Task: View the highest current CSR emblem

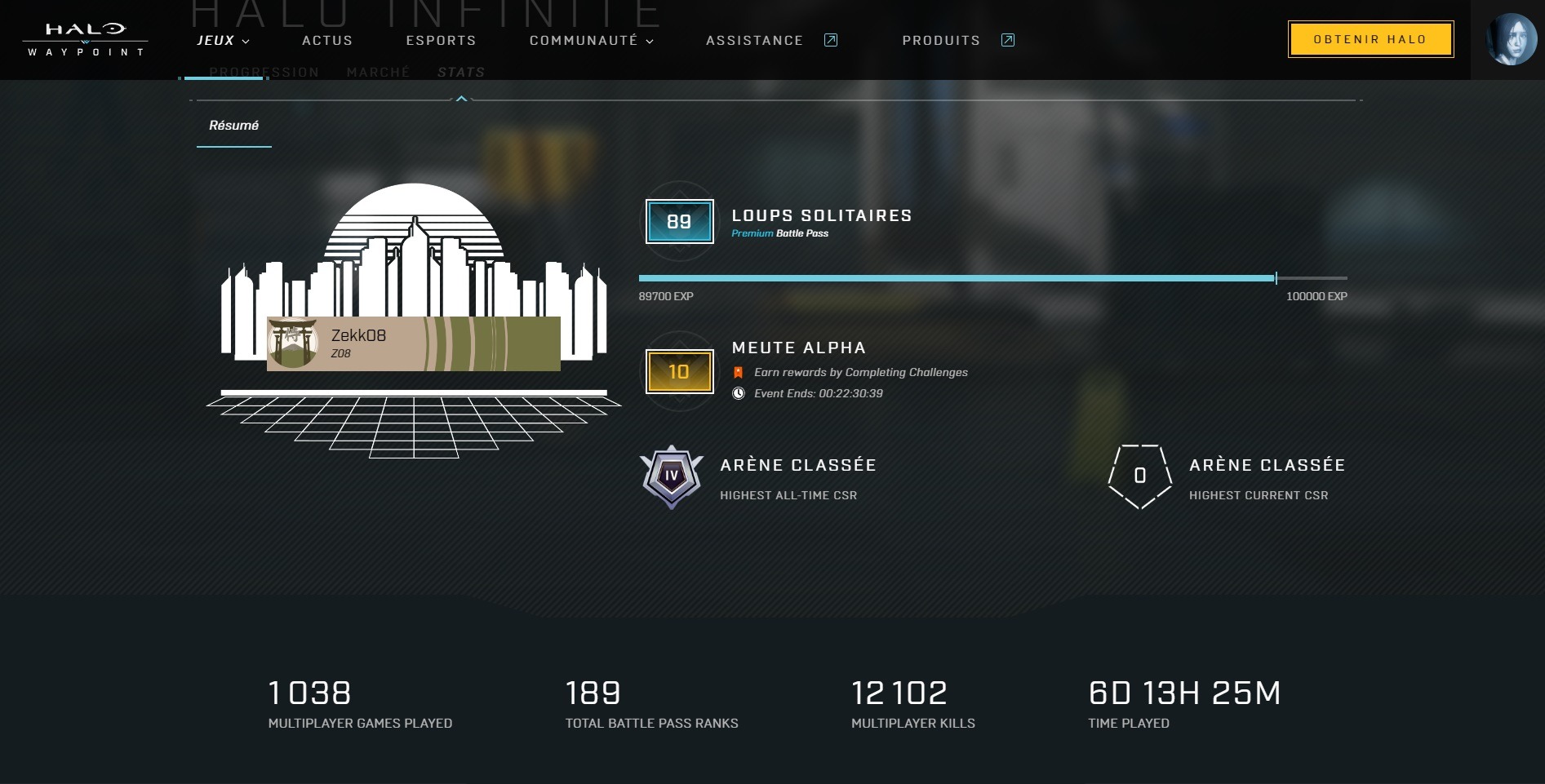Action: click(x=1139, y=476)
